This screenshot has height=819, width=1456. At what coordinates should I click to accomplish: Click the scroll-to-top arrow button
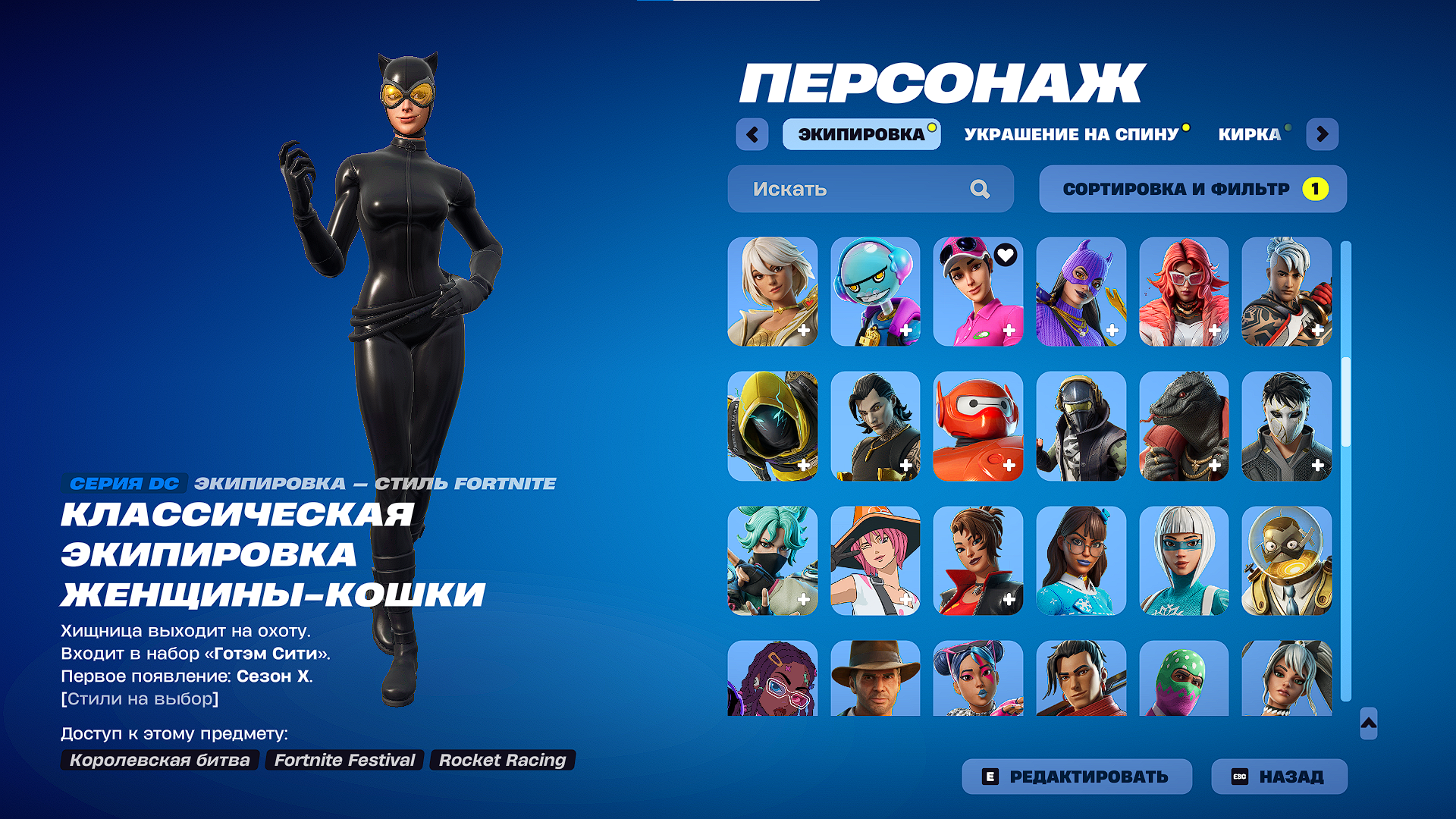(1369, 723)
